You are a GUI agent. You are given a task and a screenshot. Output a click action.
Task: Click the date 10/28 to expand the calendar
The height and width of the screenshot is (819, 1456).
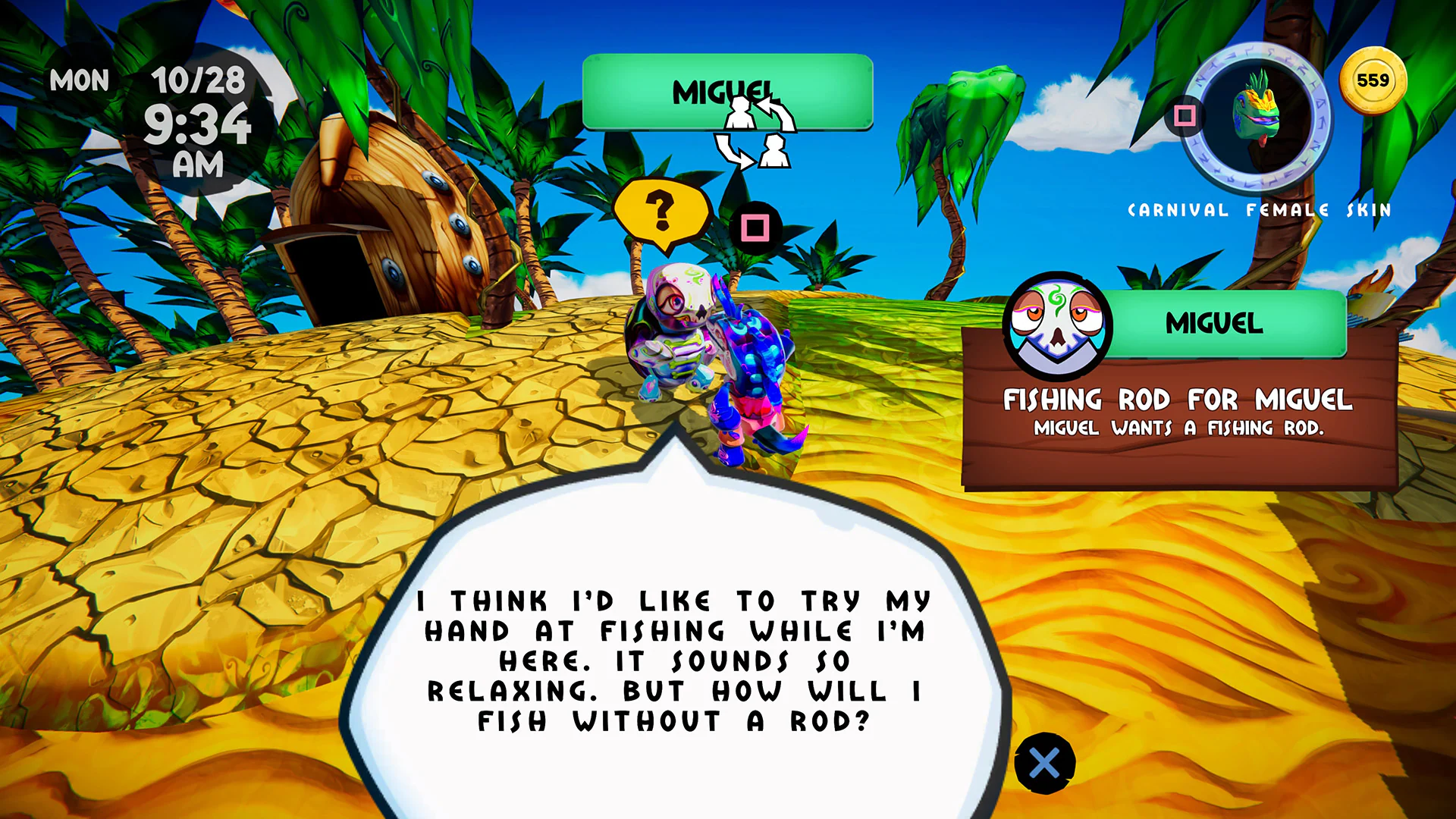(199, 80)
